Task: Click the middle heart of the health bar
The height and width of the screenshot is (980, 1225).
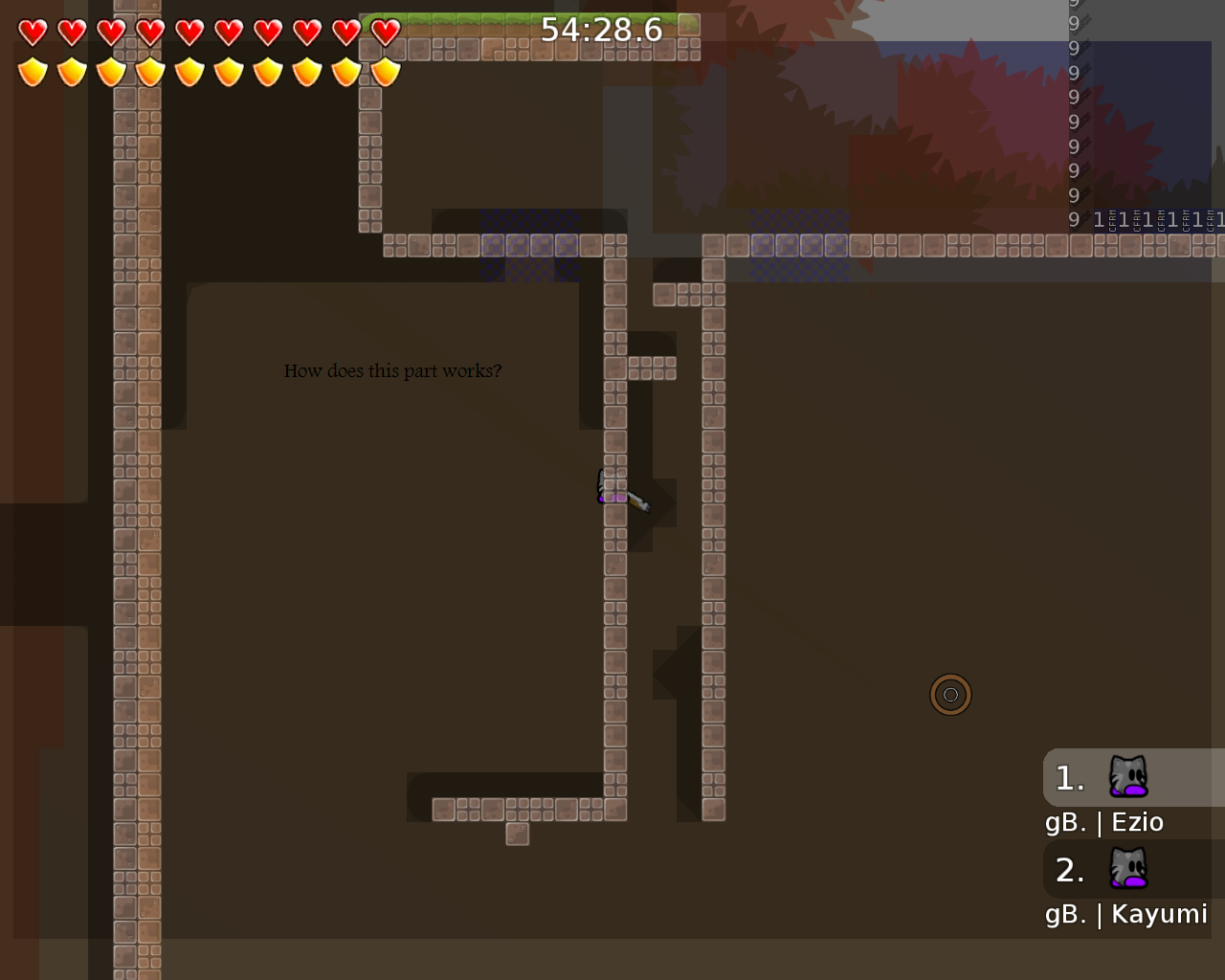Action: coord(190,31)
